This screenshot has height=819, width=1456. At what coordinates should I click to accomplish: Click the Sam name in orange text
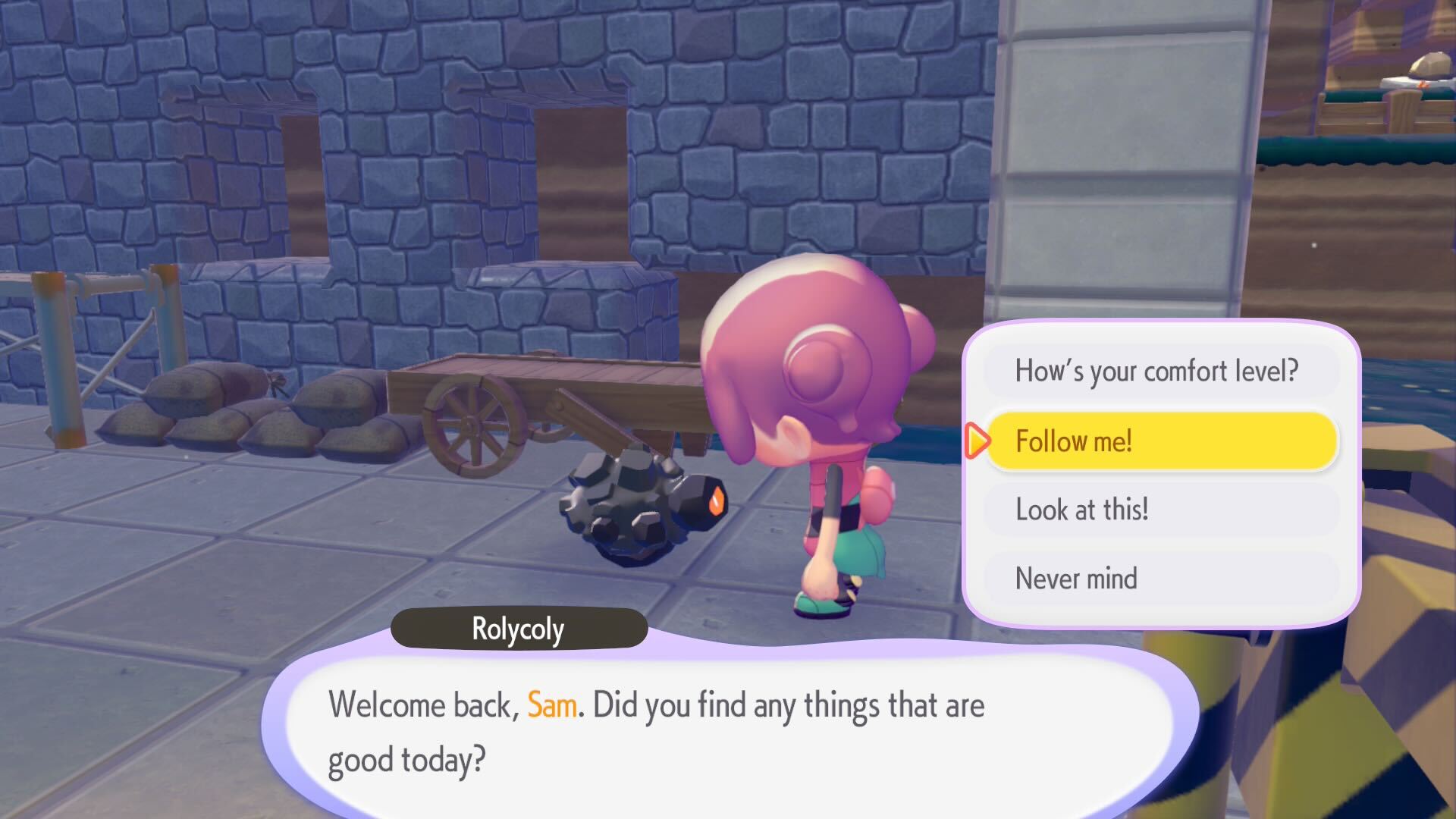pos(554,704)
